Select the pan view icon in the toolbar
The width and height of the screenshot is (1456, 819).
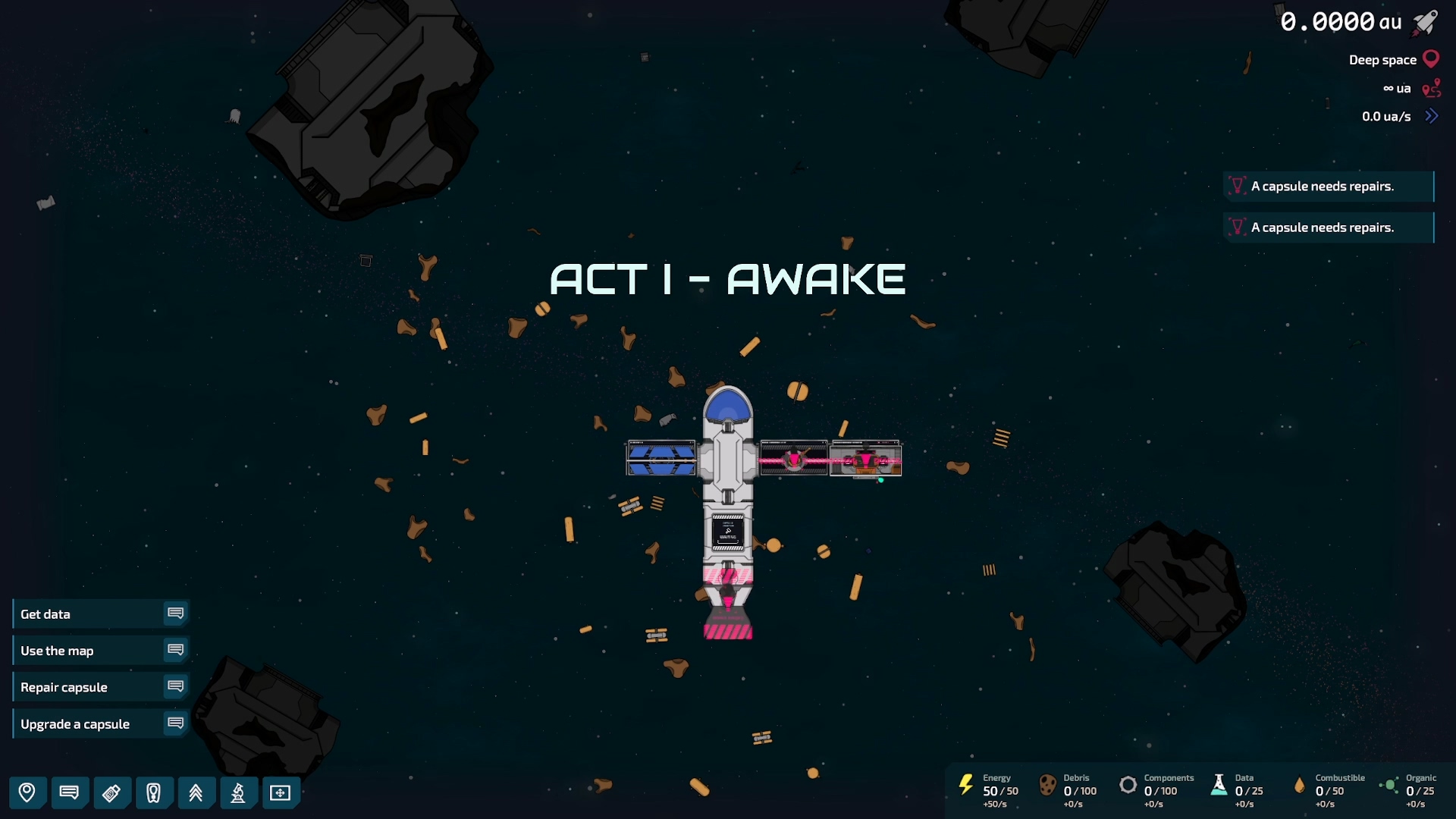coord(281,793)
